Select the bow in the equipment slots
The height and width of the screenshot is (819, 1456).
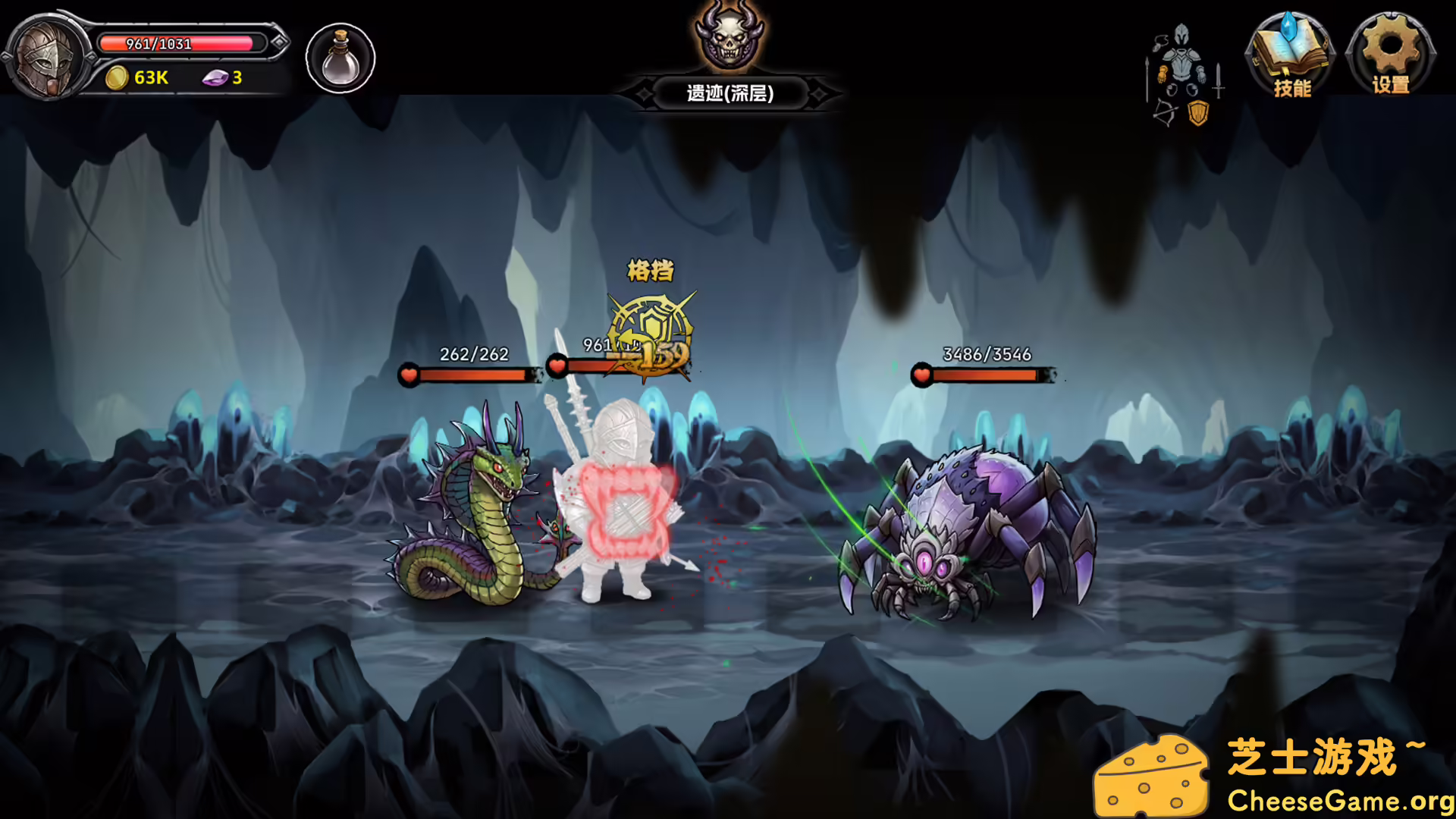click(1163, 112)
